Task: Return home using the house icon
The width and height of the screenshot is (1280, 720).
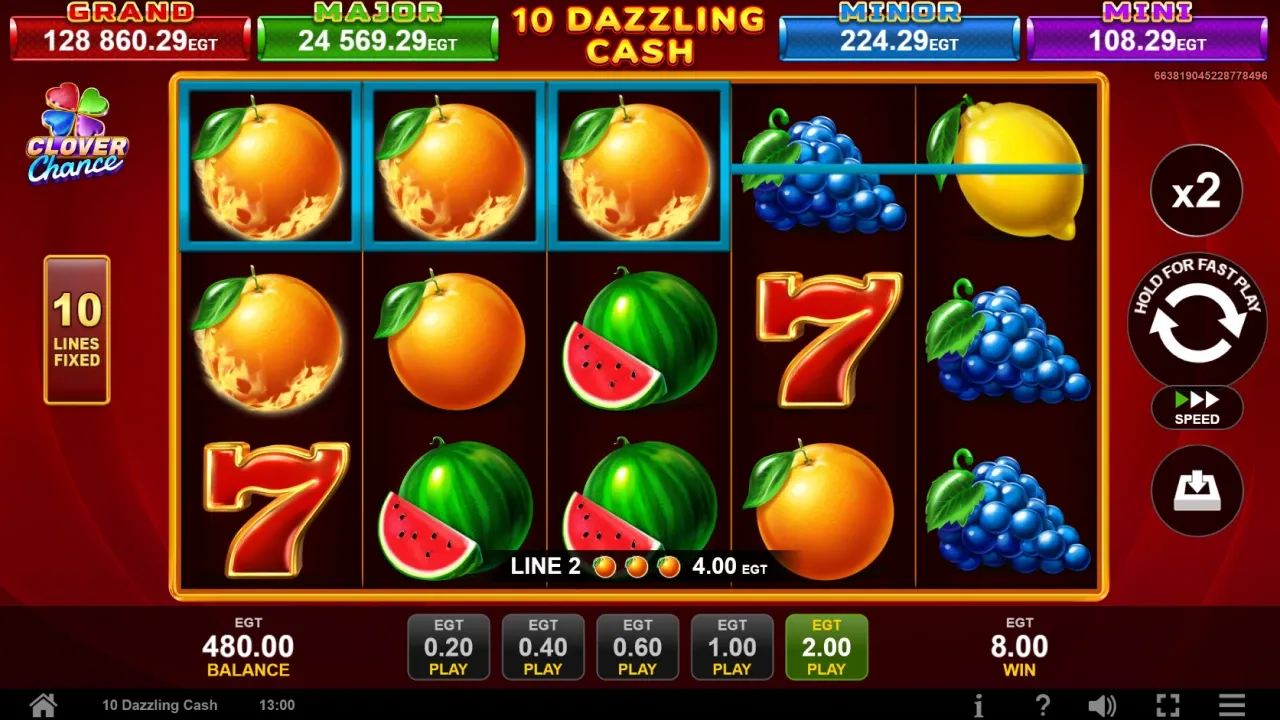Action: tap(44, 704)
